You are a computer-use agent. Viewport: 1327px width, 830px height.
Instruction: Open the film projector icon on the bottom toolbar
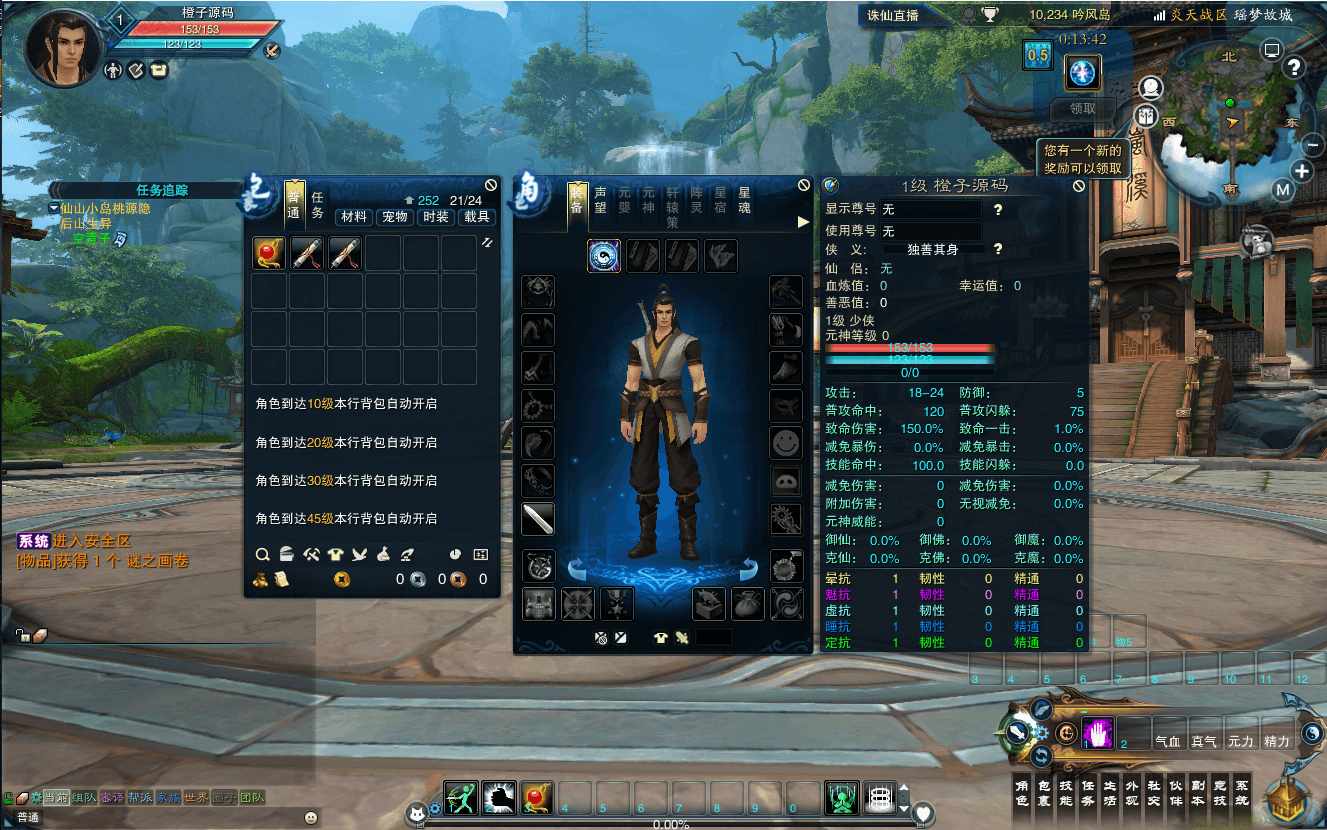tap(879, 800)
